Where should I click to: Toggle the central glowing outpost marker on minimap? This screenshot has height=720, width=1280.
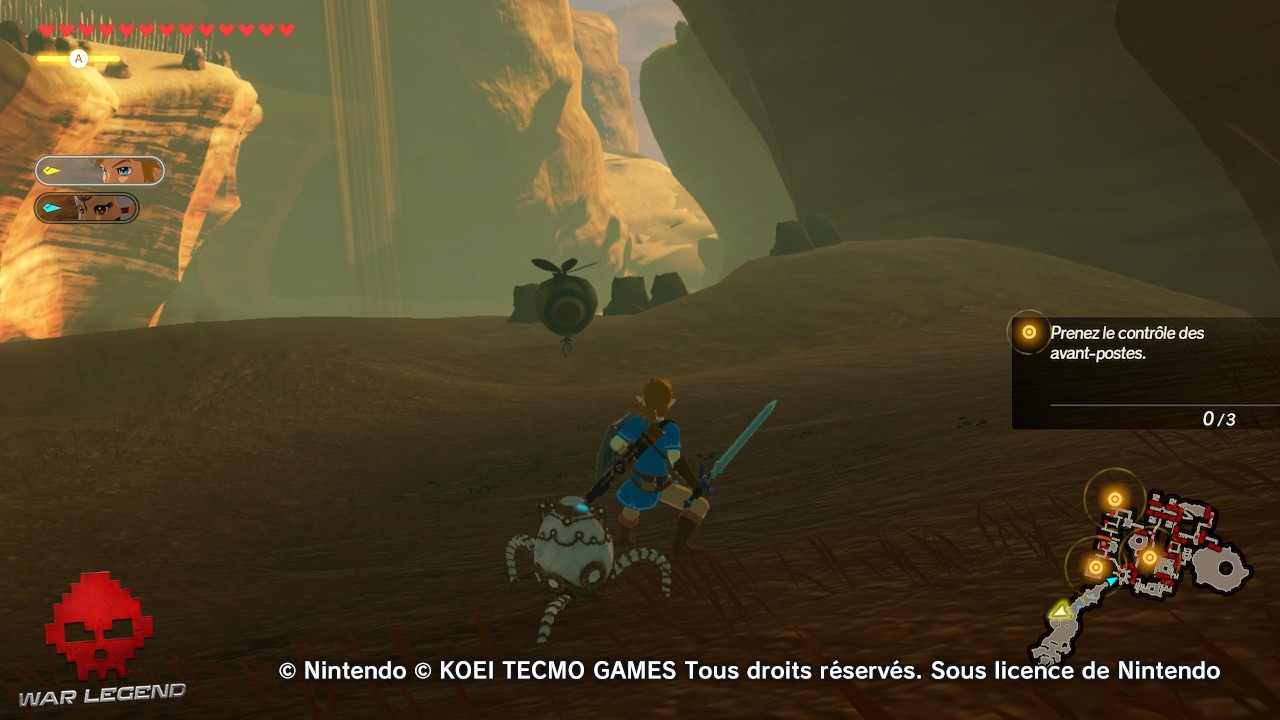pyautogui.click(x=1150, y=557)
